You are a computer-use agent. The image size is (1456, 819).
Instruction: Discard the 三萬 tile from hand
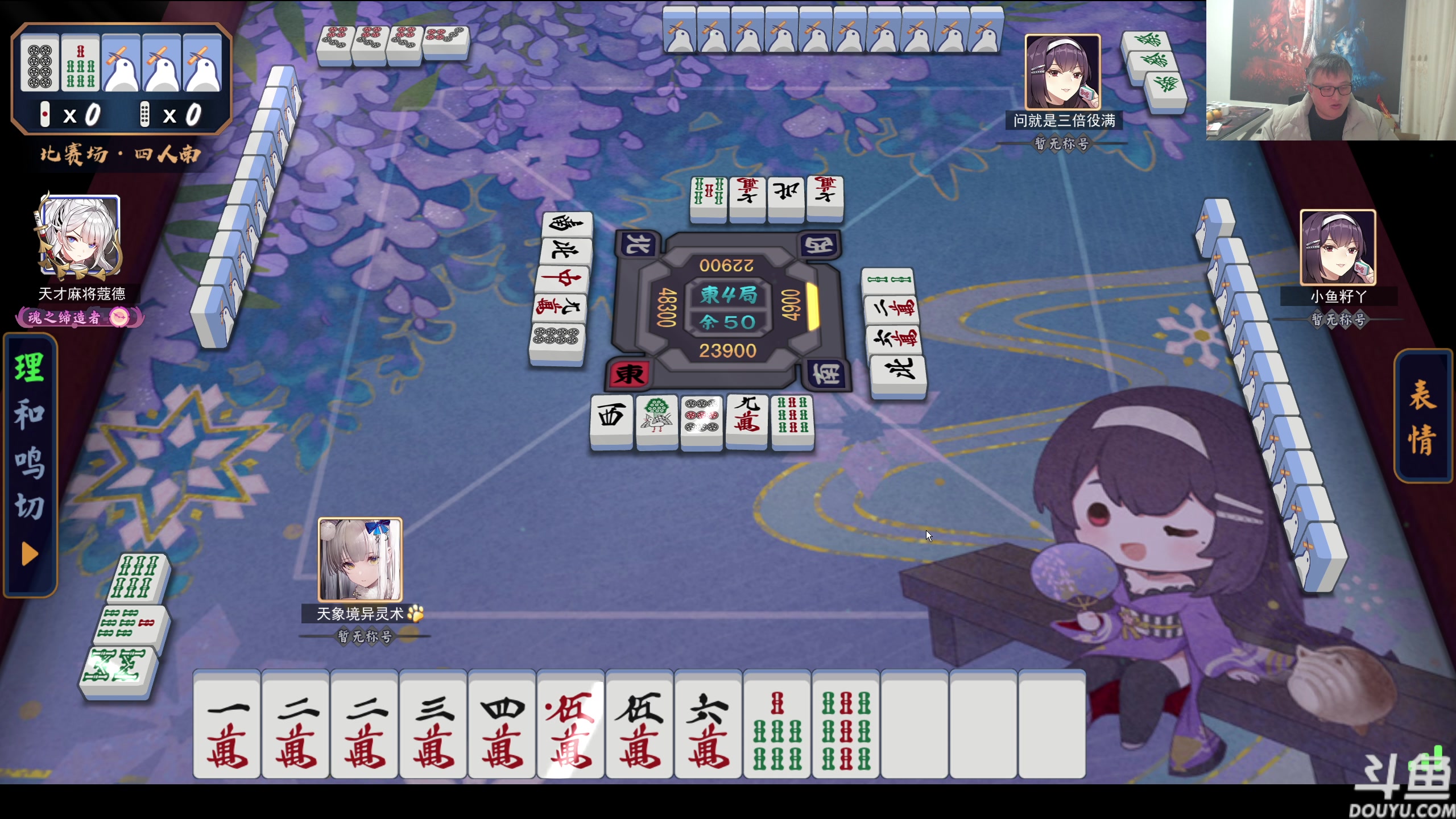(x=433, y=725)
